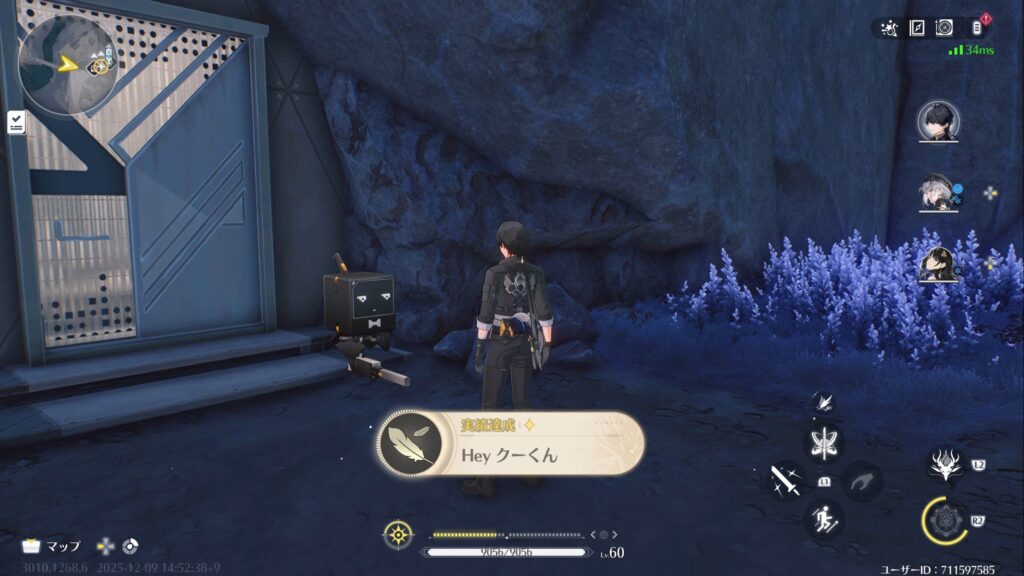
Task: Open the circular minimap
Action: click(67, 62)
